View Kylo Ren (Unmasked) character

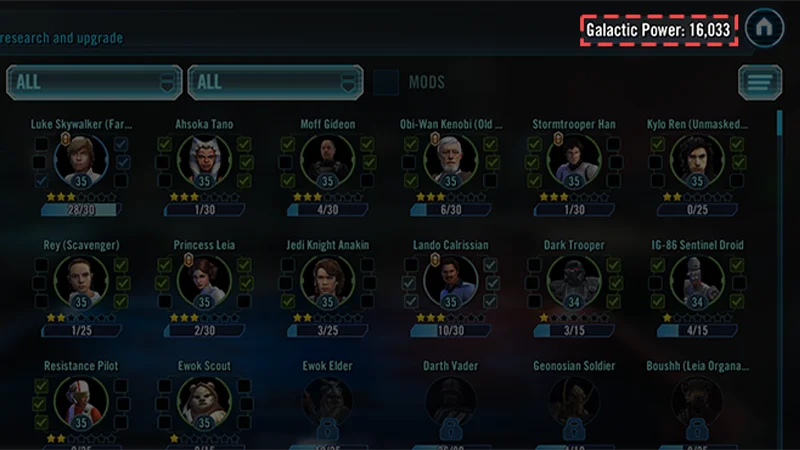pos(697,158)
